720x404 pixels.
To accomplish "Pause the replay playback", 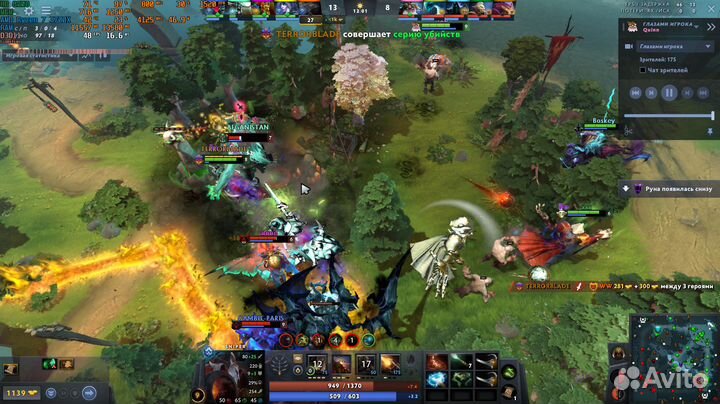I will pyautogui.click(x=669, y=92).
